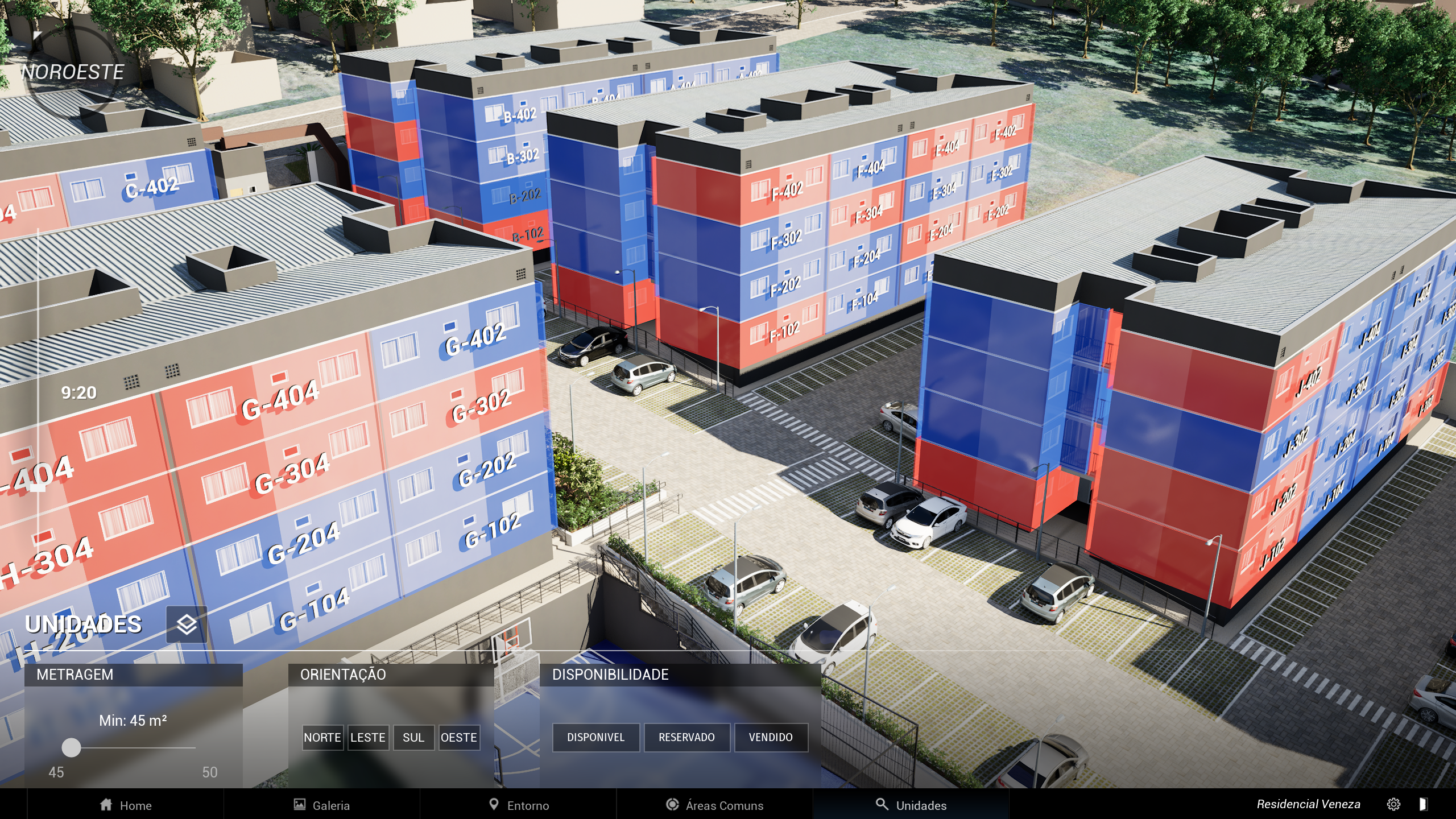Image resolution: width=1456 pixels, height=819 pixels.
Task: Select unit G-402 label
Action: tap(475, 340)
